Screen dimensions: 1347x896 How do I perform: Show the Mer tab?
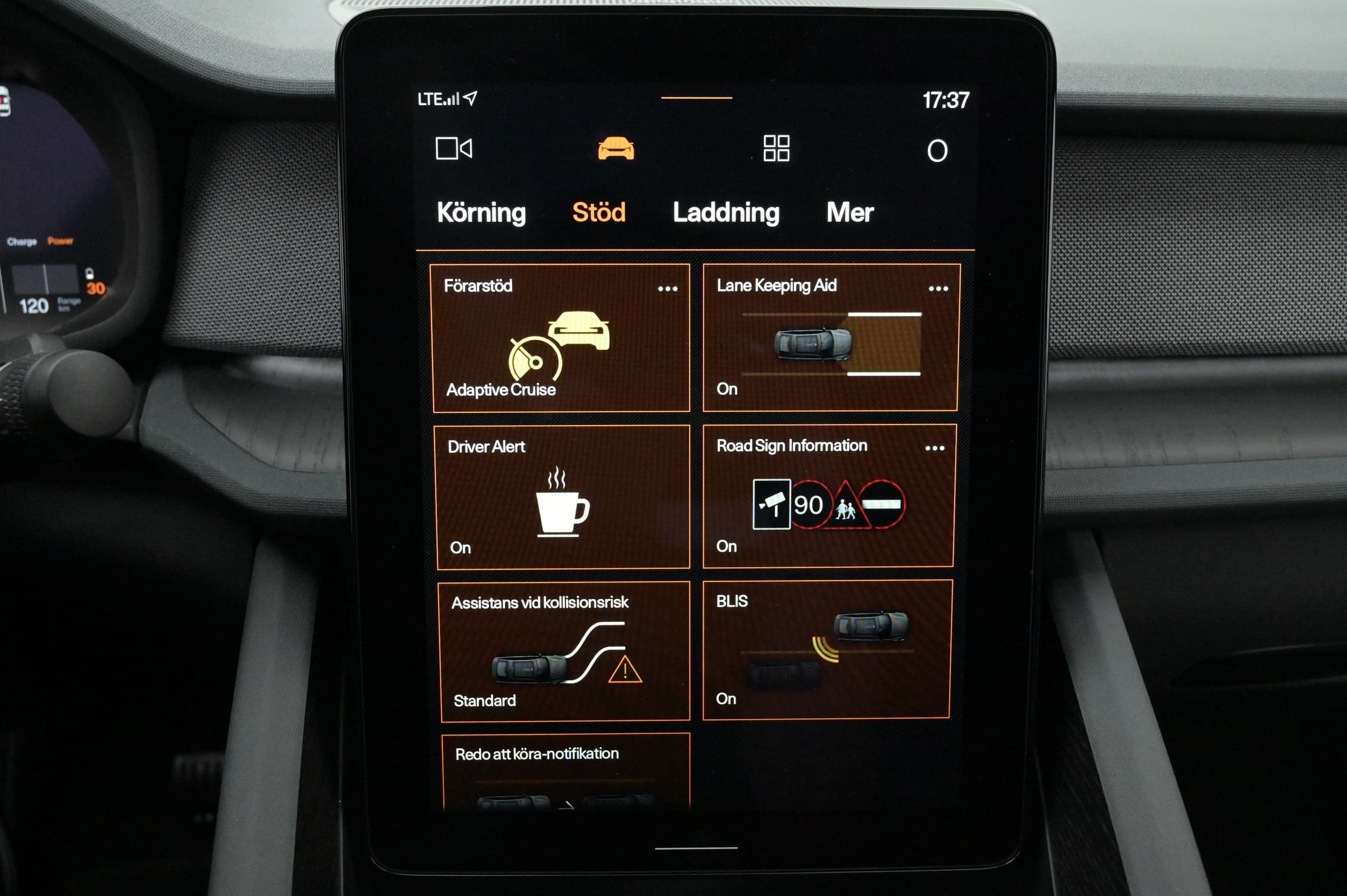849,213
